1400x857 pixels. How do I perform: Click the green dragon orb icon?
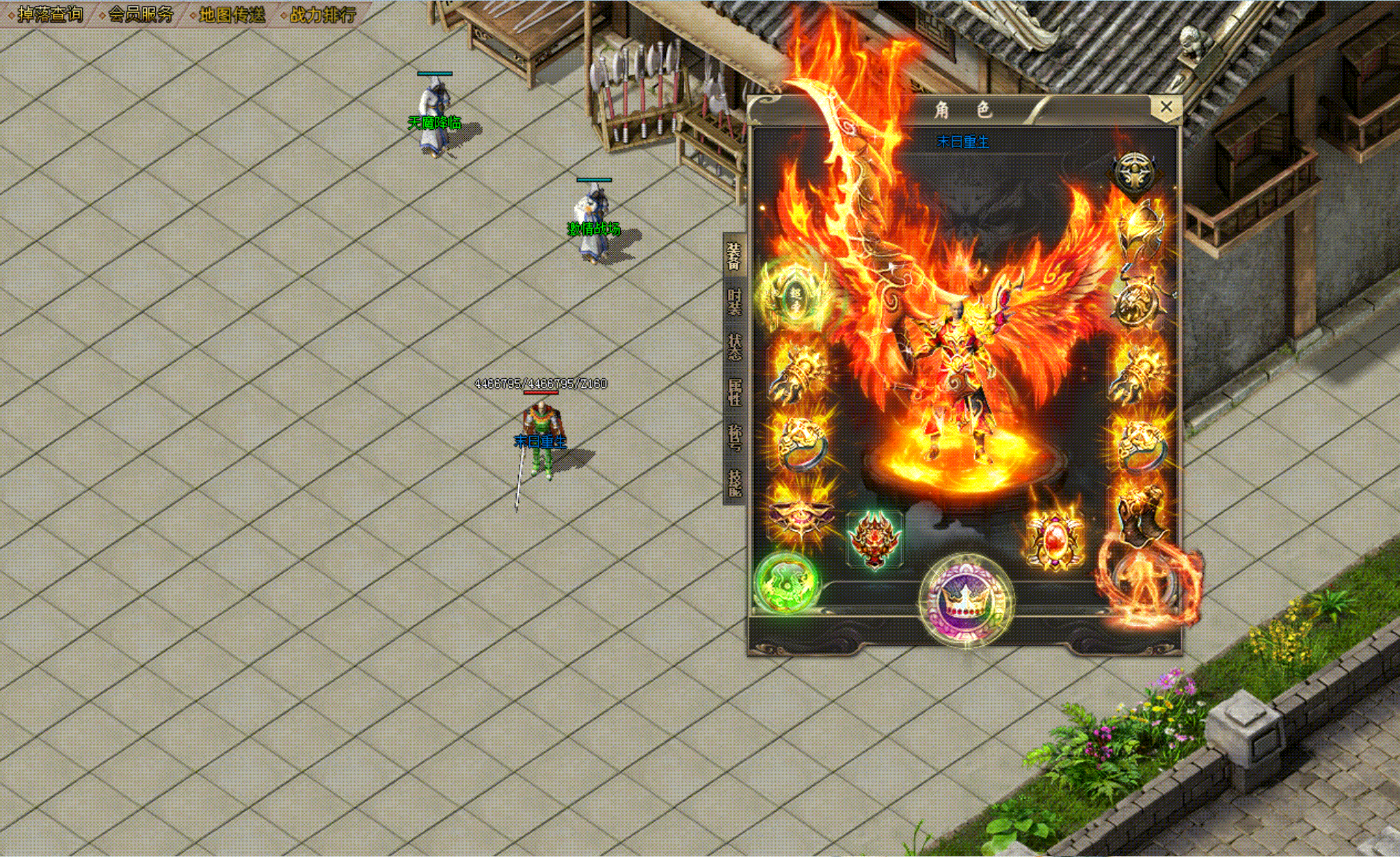point(787,582)
